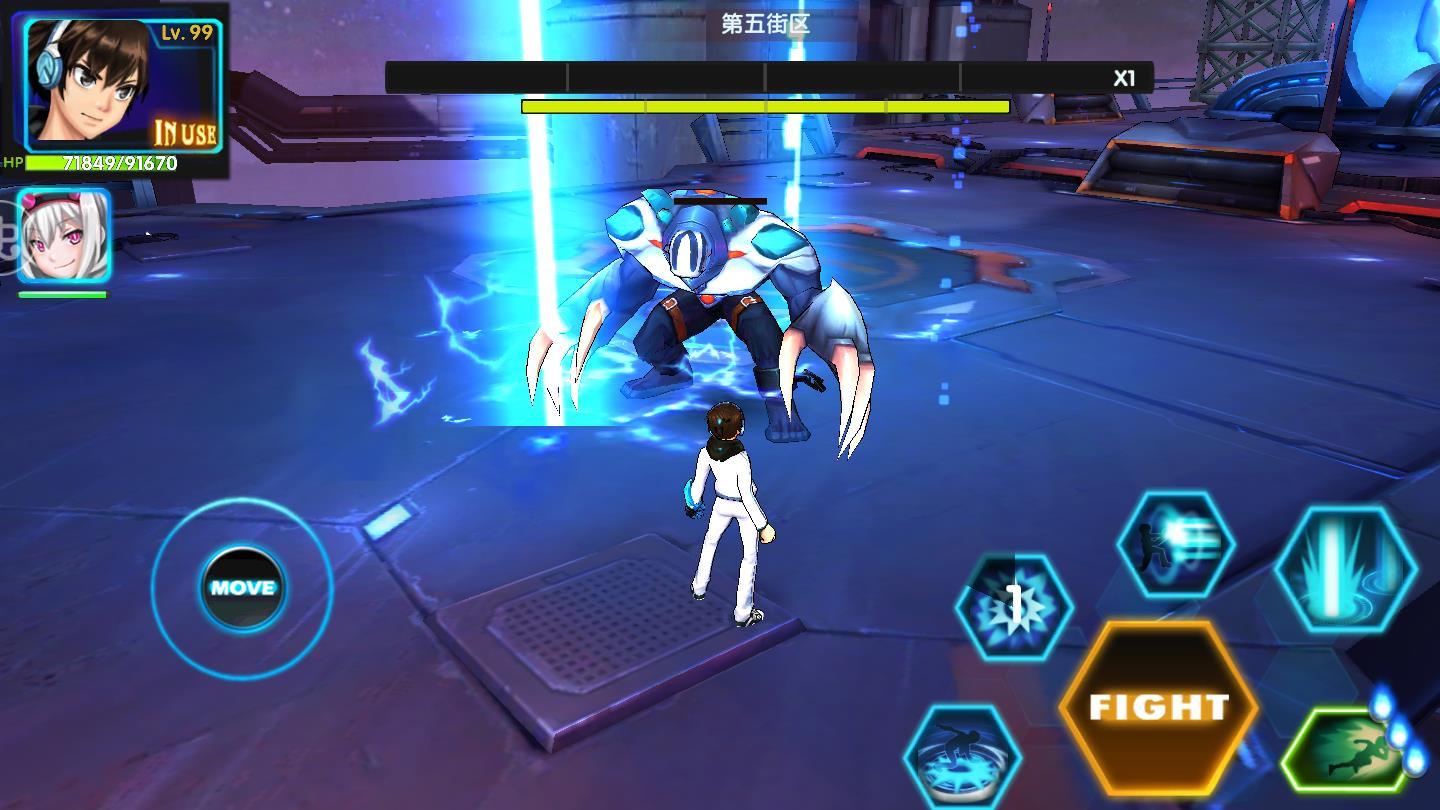1440x810 pixels.
Task: Switch to the white-haired girl character
Action: point(64,237)
